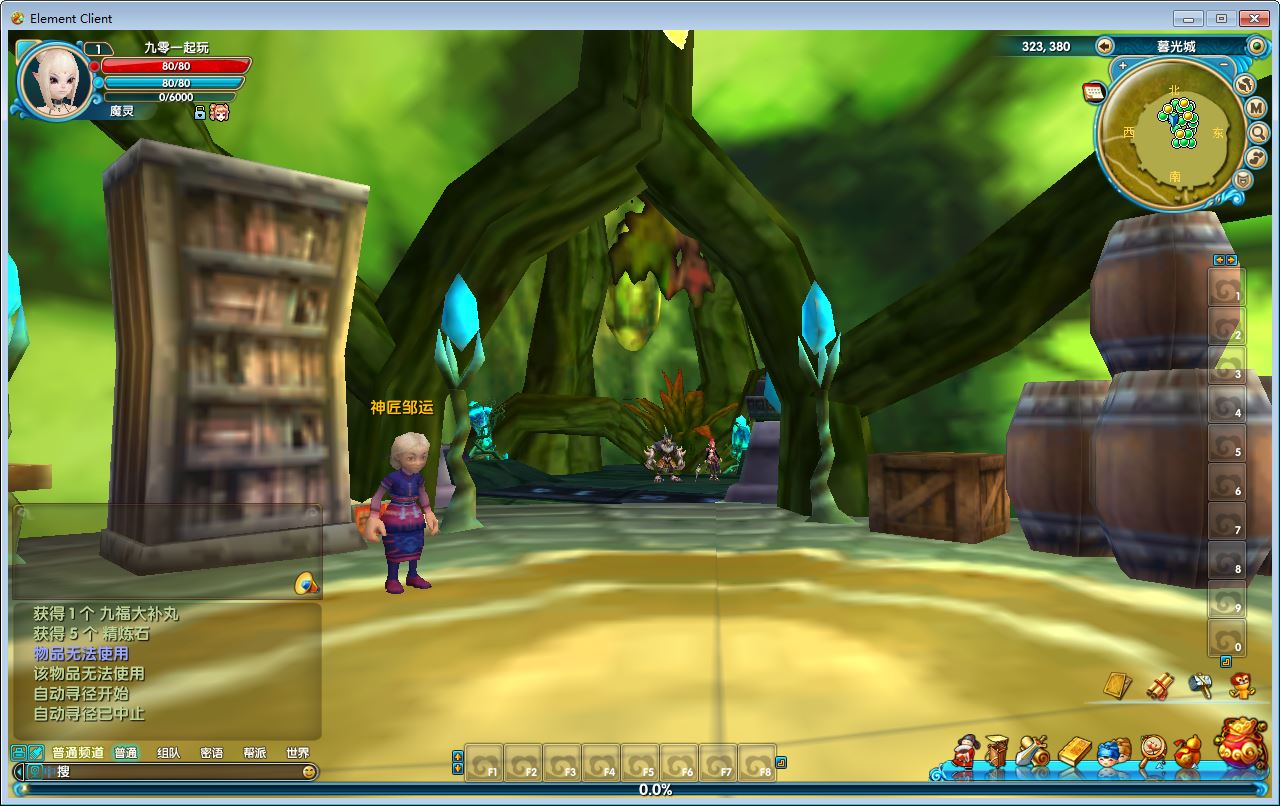This screenshot has height=806, width=1280.
Task: Open the emoji smiley picker in chat
Action: (309, 772)
